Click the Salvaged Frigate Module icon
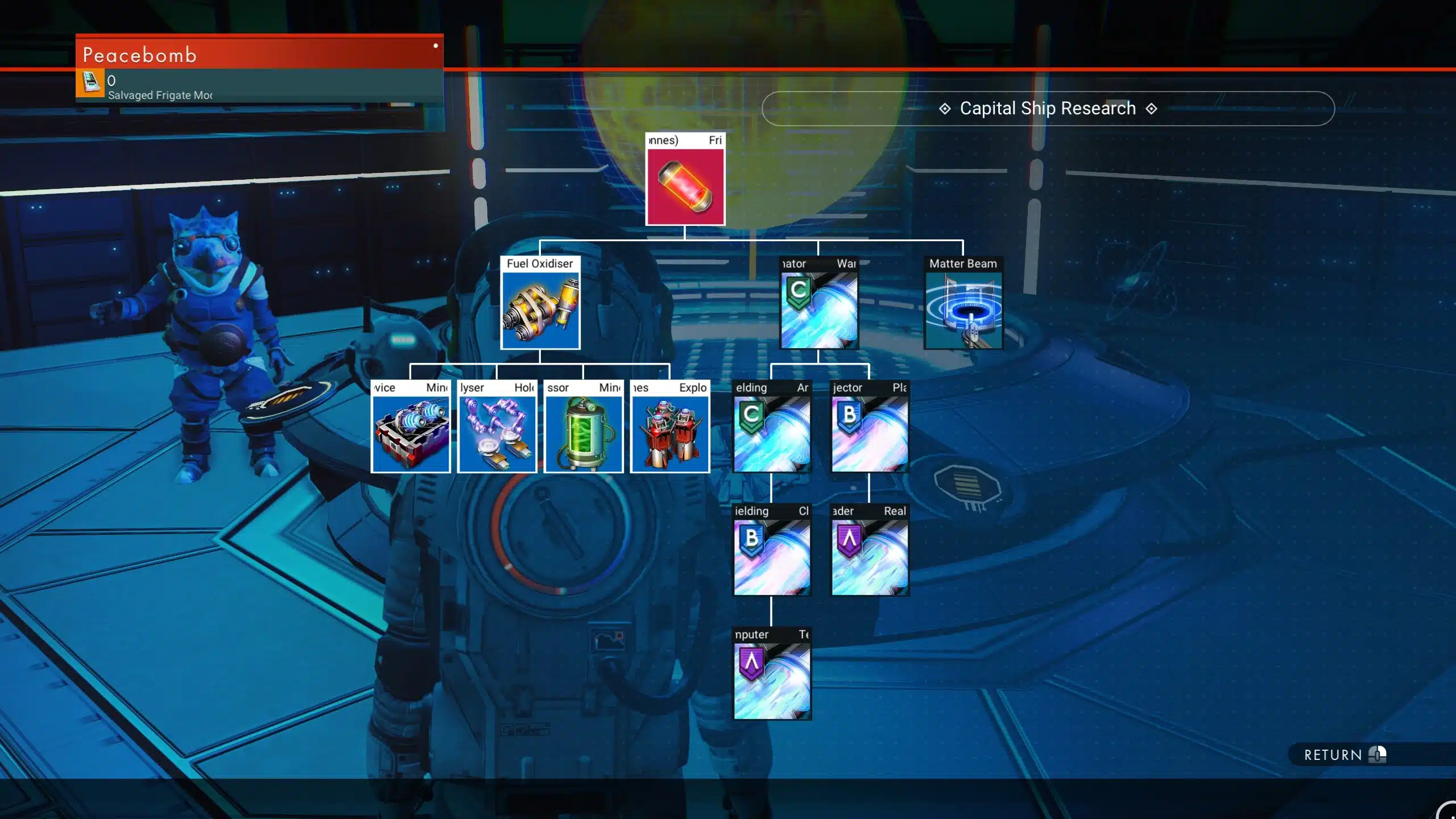 point(89,83)
